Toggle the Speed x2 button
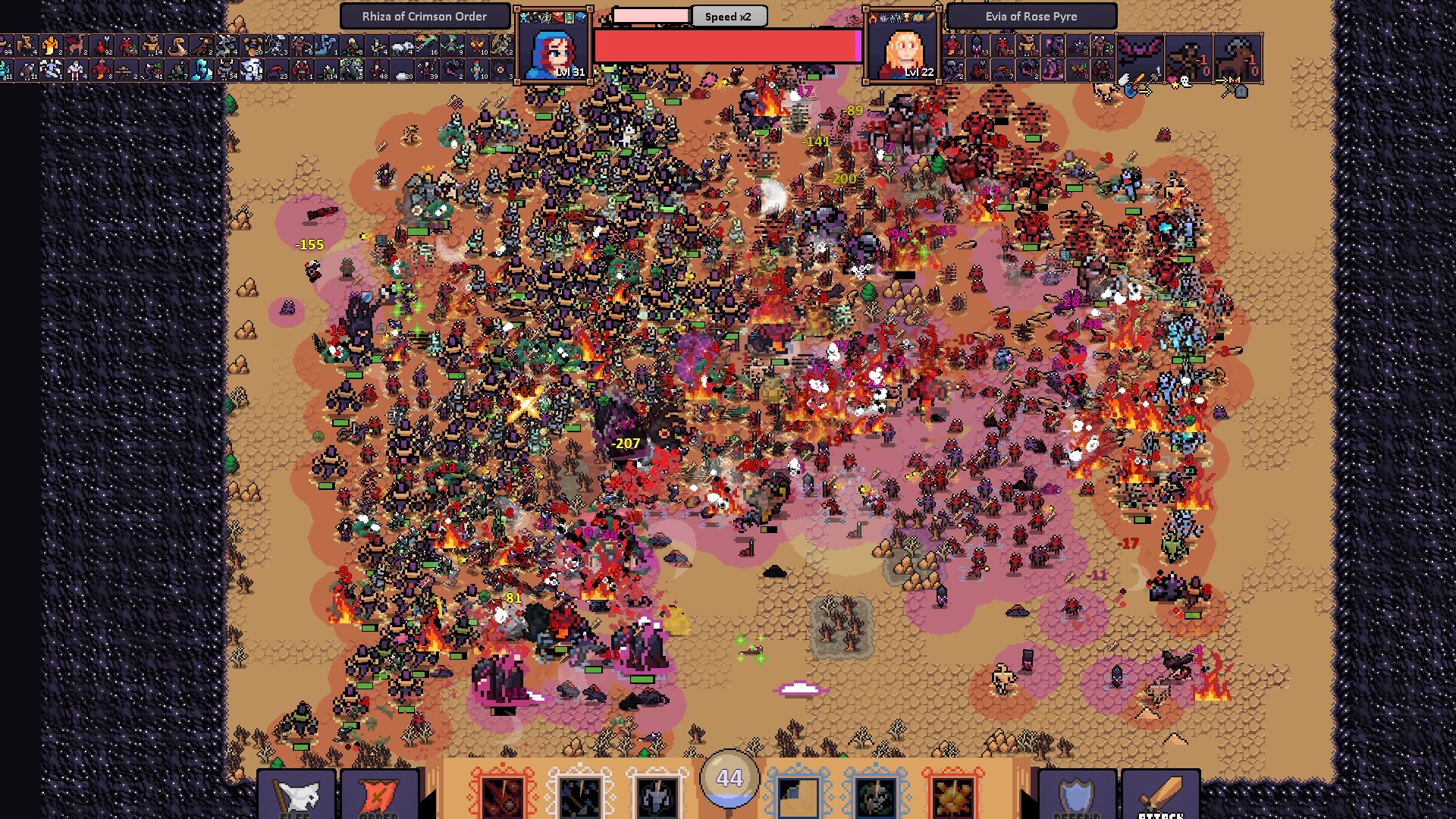The image size is (1456, 819). 728,16
